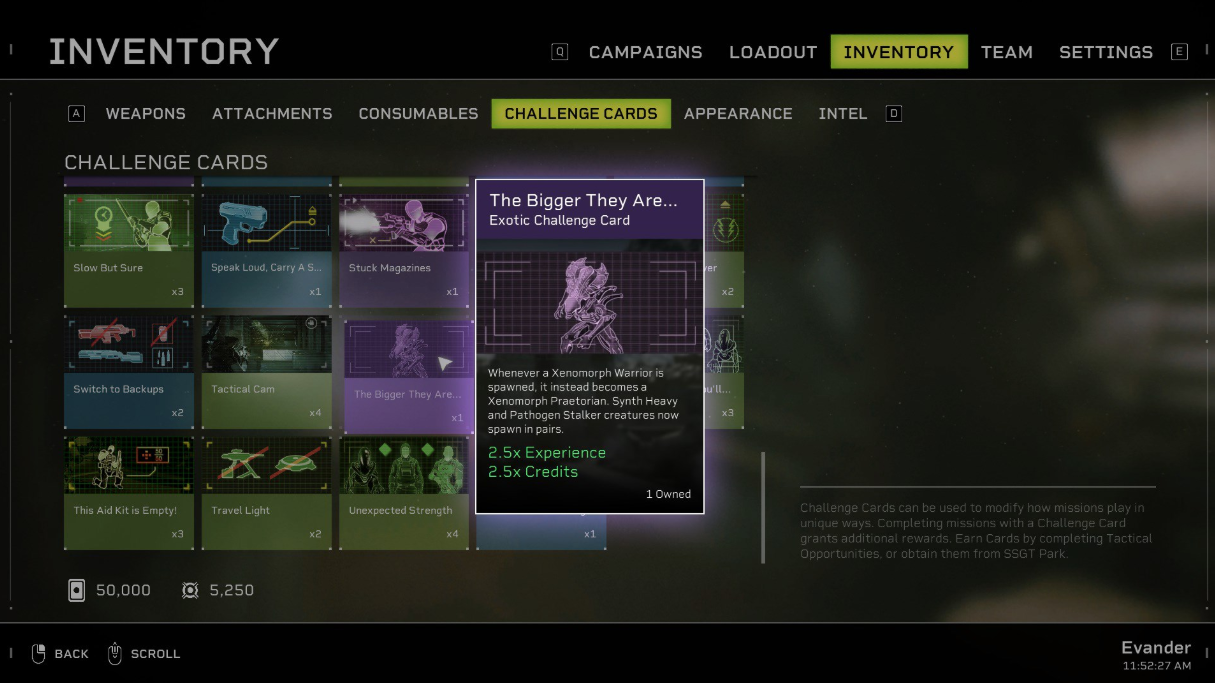This screenshot has width=1215, height=683.
Task: Switch to the Loadout screen
Action: point(773,52)
